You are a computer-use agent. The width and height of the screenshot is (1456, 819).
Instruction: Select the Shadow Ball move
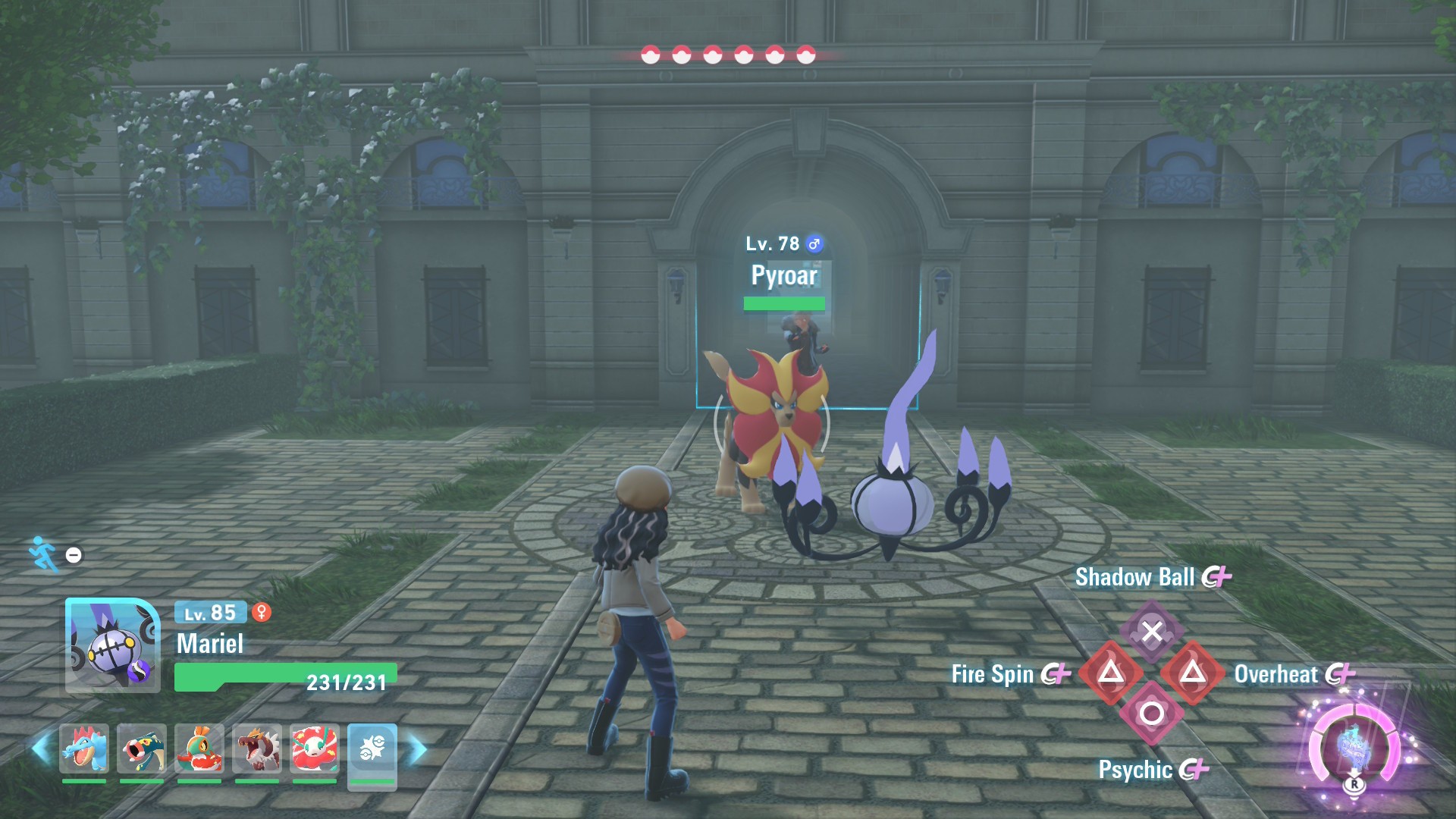pyautogui.click(x=1151, y=631)
